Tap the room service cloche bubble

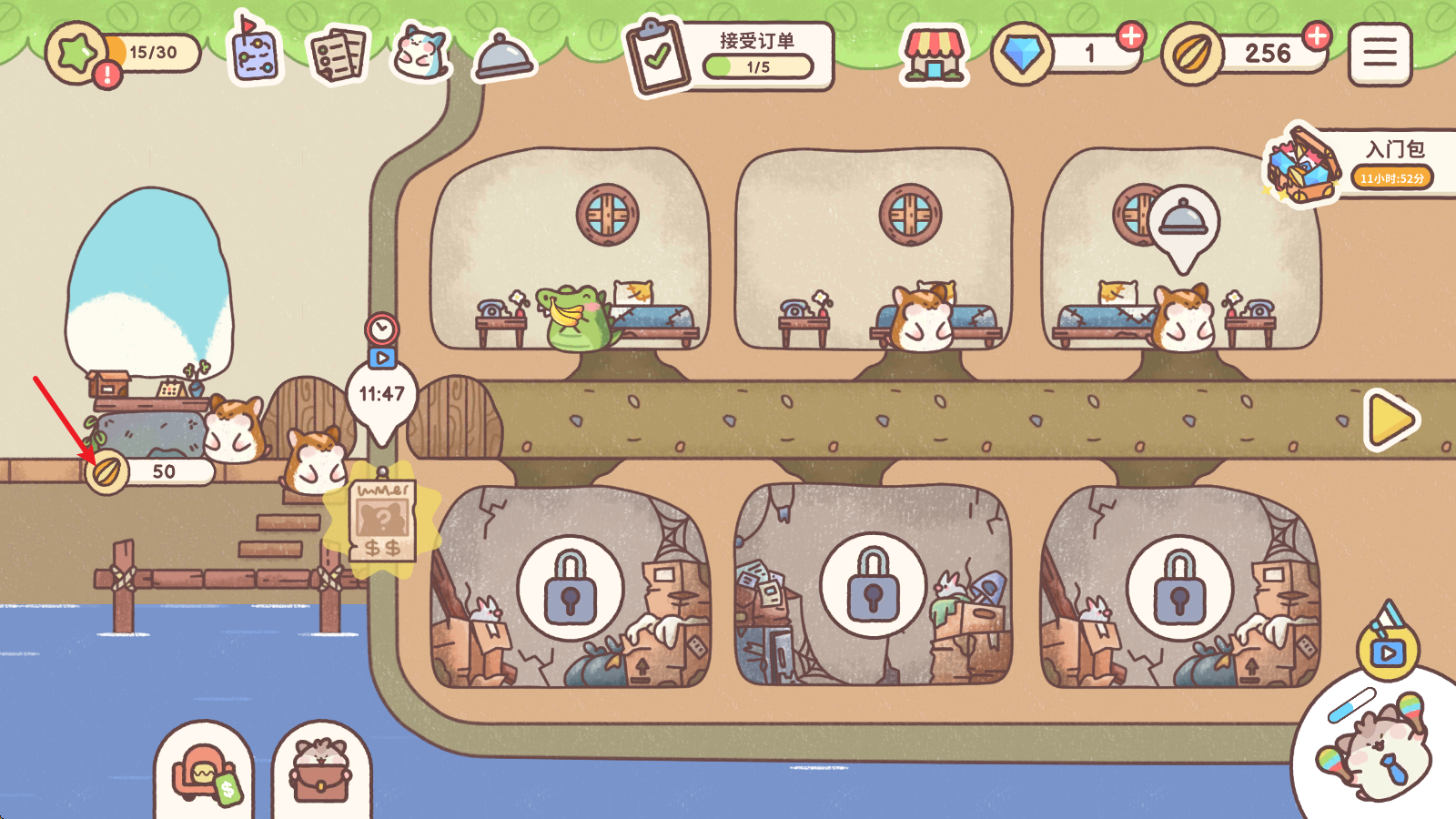pos(1182,222)
